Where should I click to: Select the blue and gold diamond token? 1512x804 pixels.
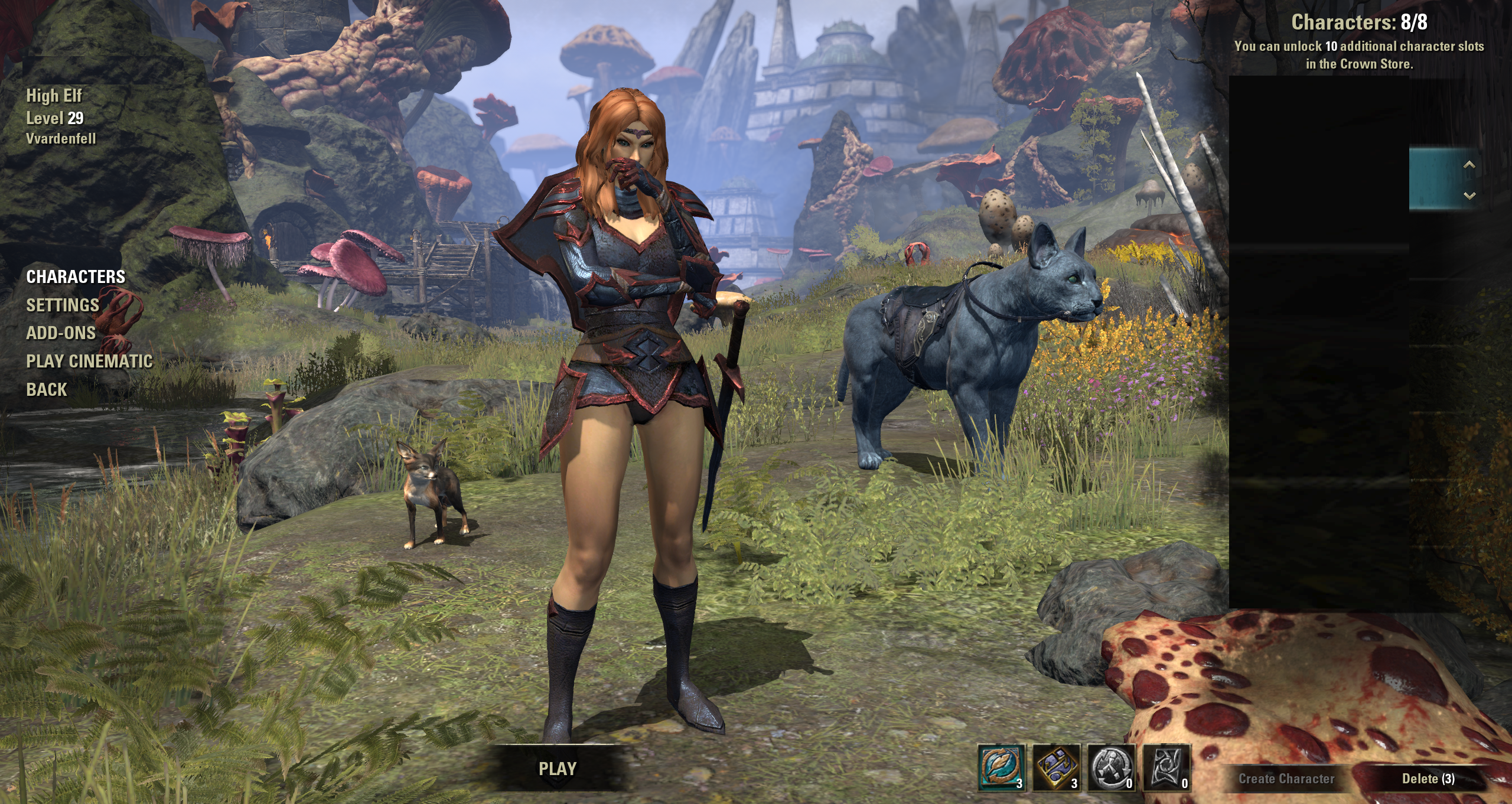coord(1056,767)
